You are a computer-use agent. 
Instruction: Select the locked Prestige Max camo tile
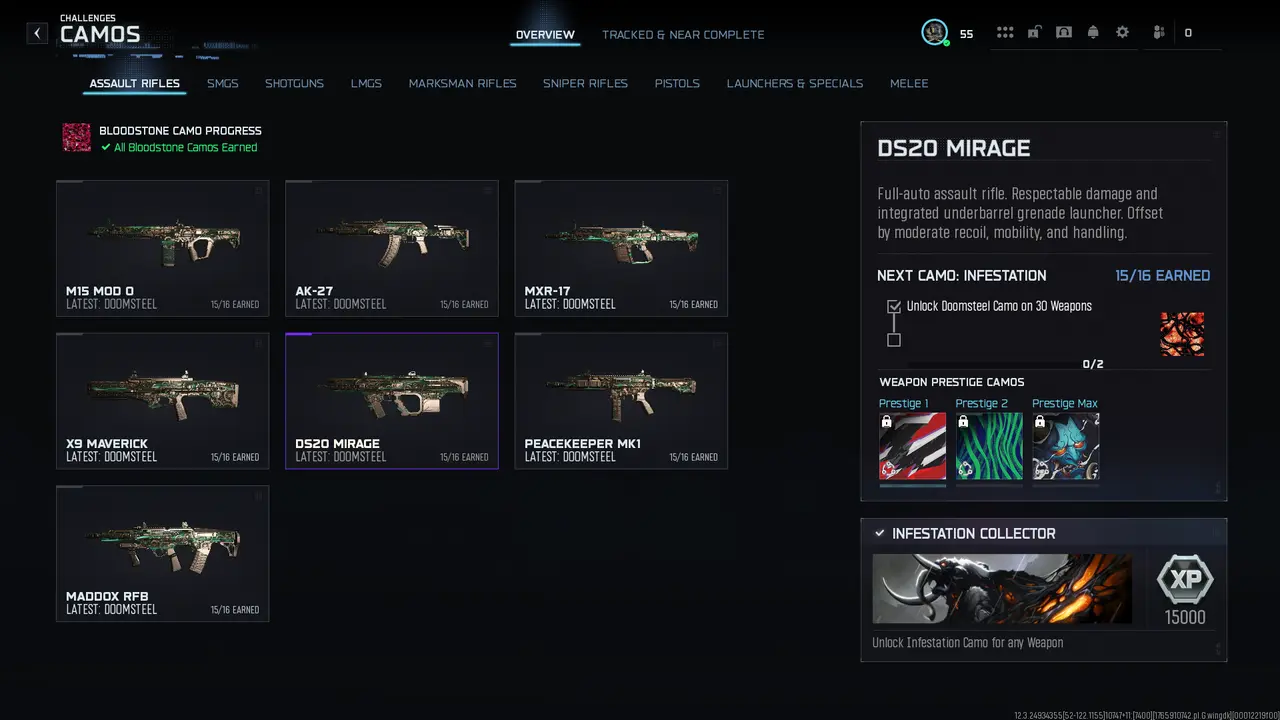tap(1065, 446)
